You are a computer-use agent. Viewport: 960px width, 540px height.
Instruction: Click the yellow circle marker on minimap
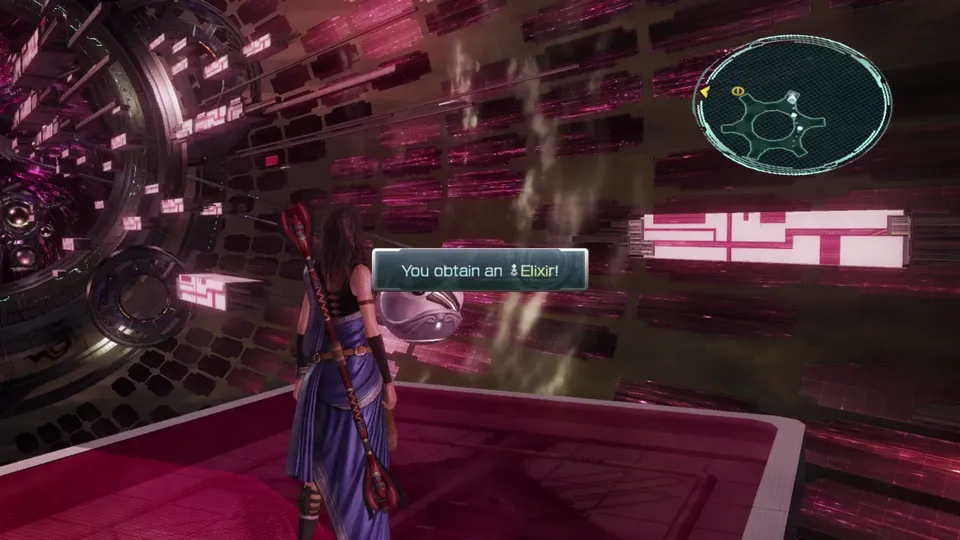tap(737, 91)
